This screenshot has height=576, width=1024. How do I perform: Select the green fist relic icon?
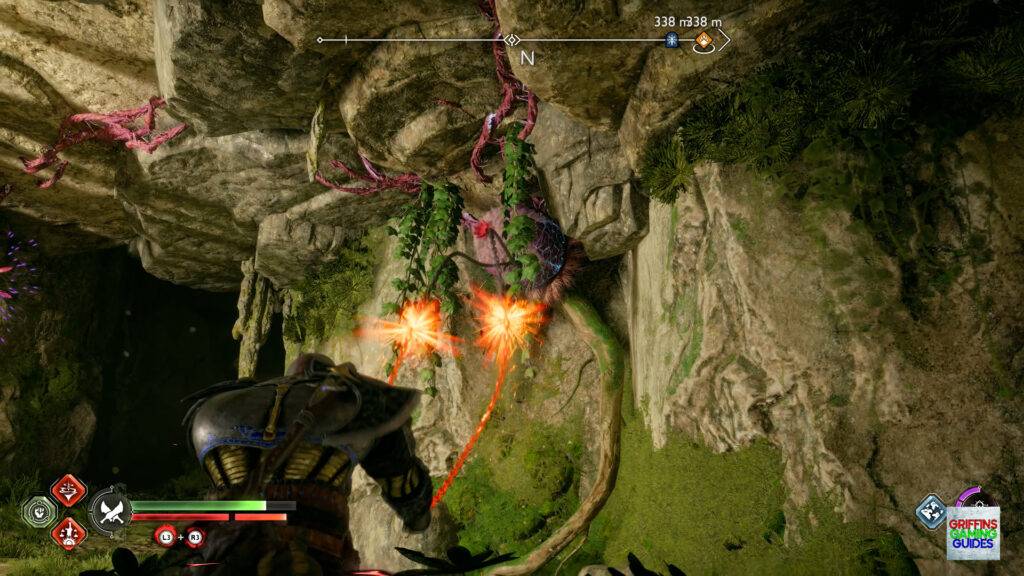[x=37, y=512]
